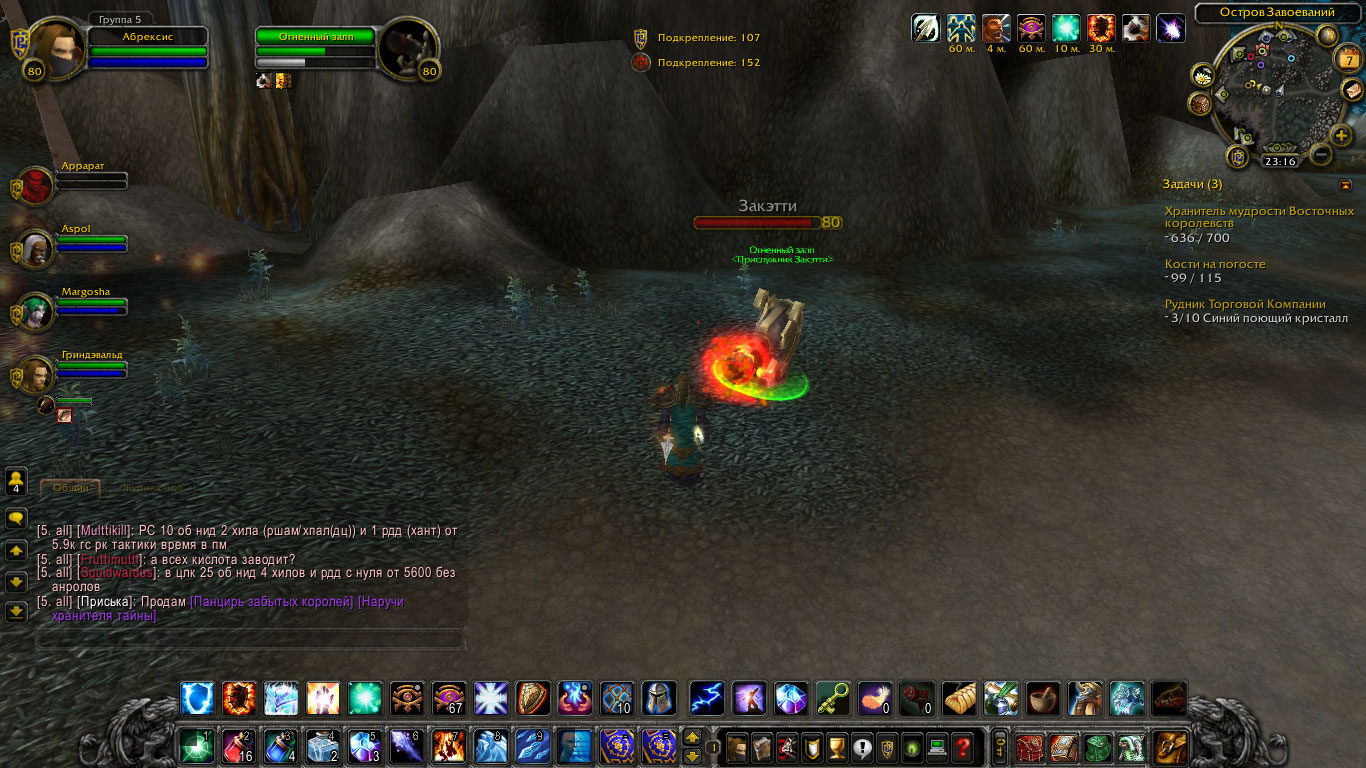Open the character info portrait micro button
The width and height of the screenshot is (1366, 768).
[x=738, y=747]
